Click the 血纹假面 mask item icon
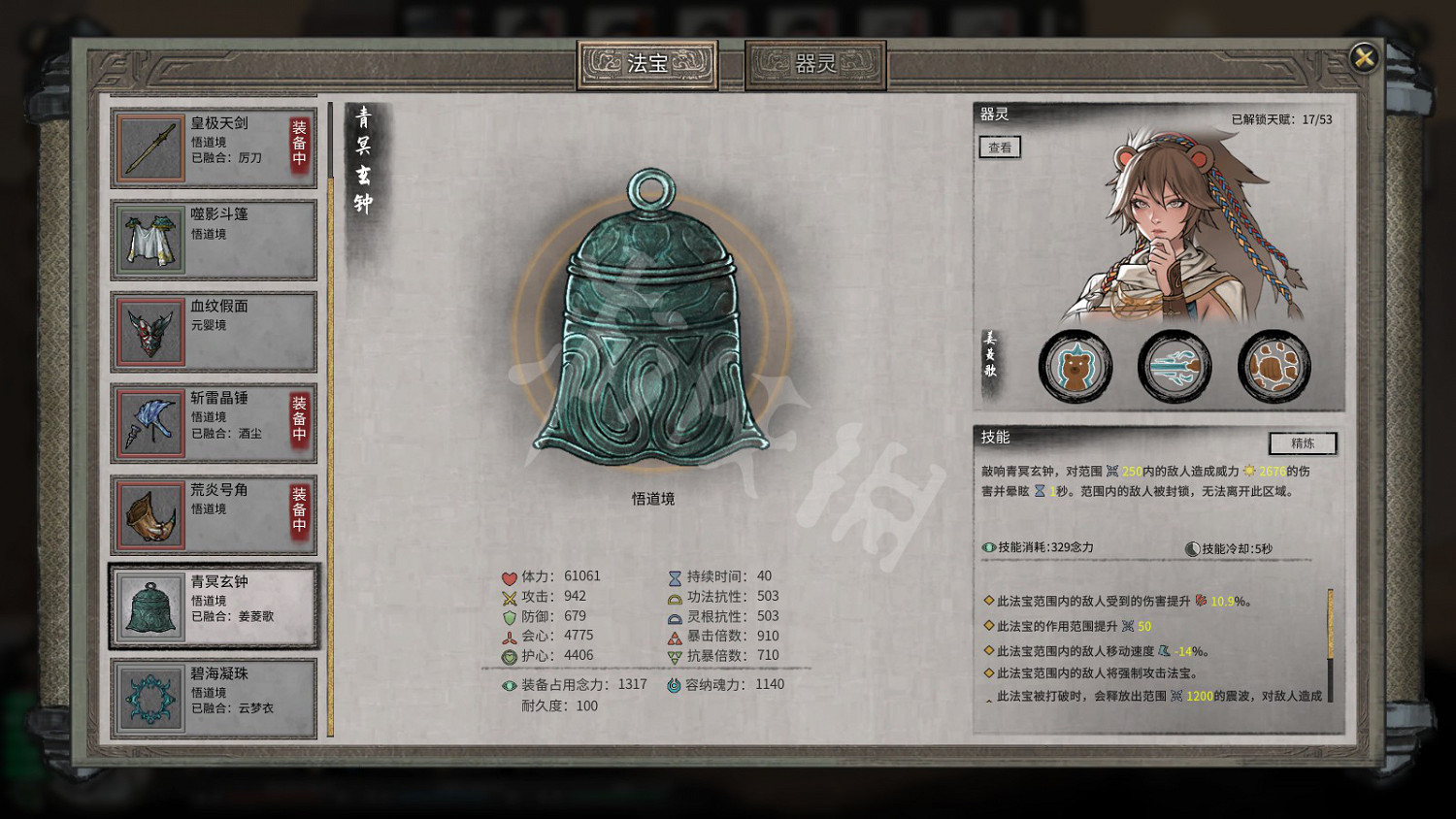The height and width of the screenshot is (819, 1456). pos(150,331)
